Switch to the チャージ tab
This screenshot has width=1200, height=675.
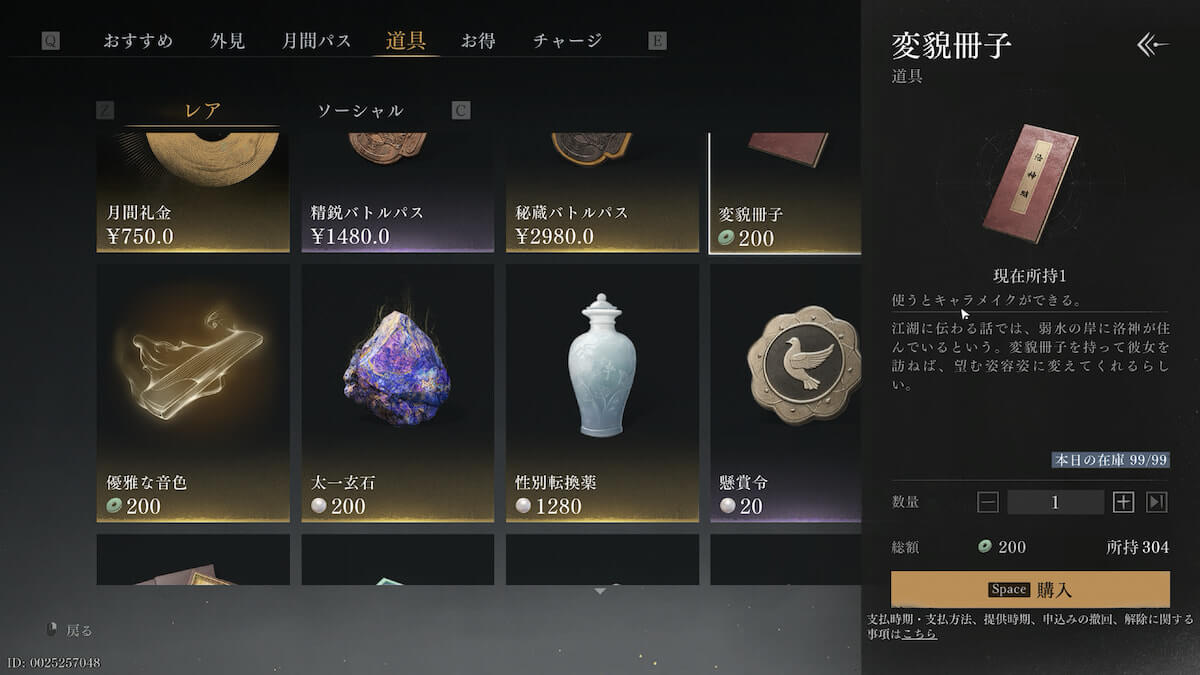click(567, 41)
